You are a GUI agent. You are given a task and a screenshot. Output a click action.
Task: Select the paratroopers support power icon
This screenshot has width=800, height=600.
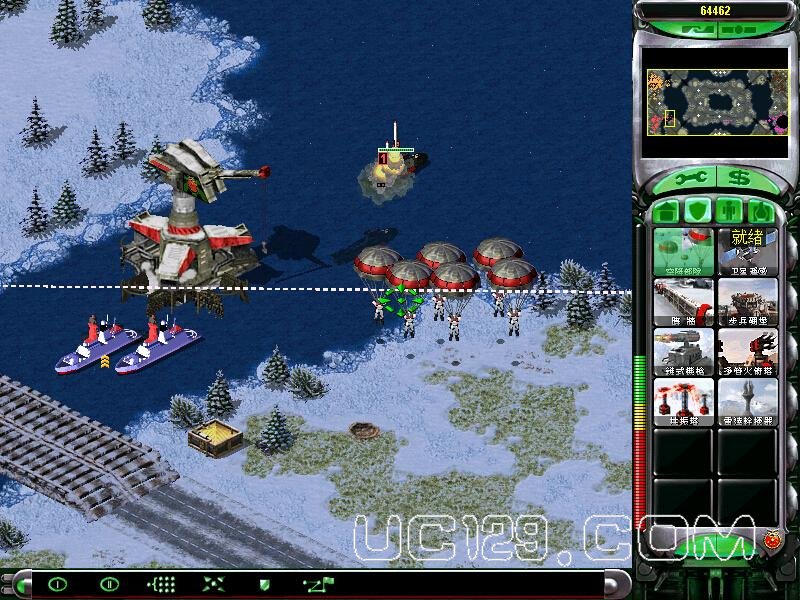[x=684, y=252]
